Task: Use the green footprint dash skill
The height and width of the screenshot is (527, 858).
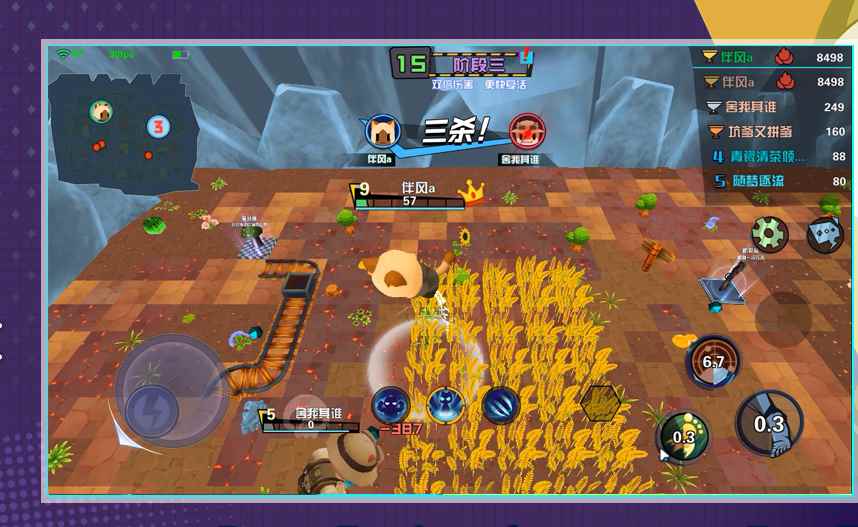Action: tap(684, 436)
